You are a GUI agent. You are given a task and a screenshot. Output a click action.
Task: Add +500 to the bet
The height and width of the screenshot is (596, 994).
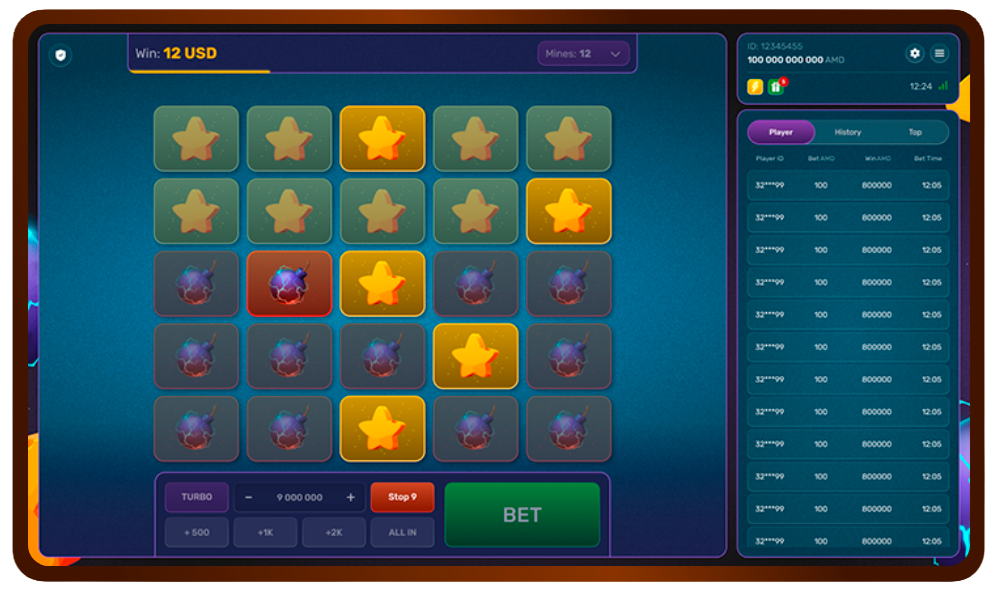click(x=196, y=532)
